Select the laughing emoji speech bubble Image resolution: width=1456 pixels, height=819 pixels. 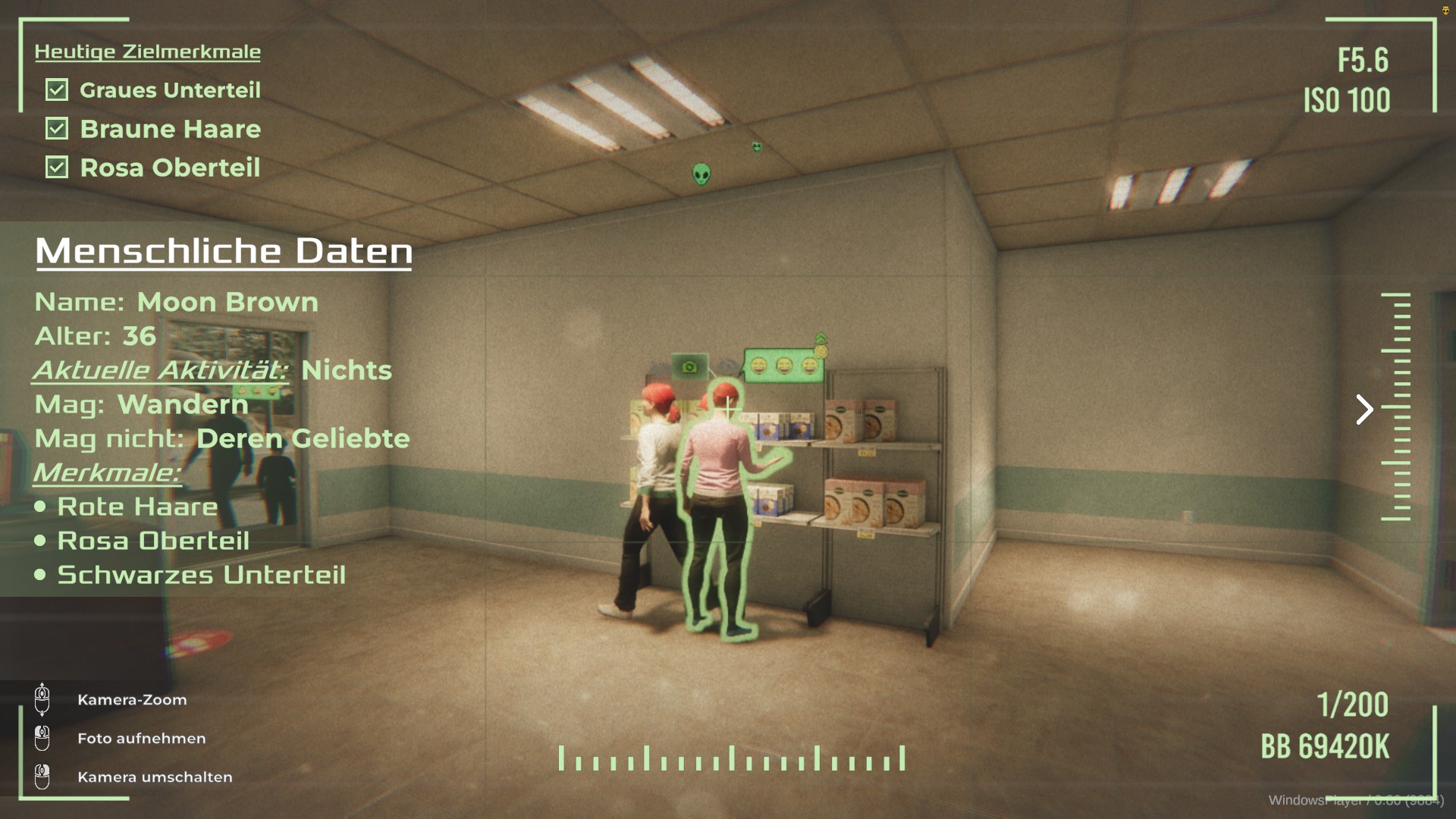784,366
